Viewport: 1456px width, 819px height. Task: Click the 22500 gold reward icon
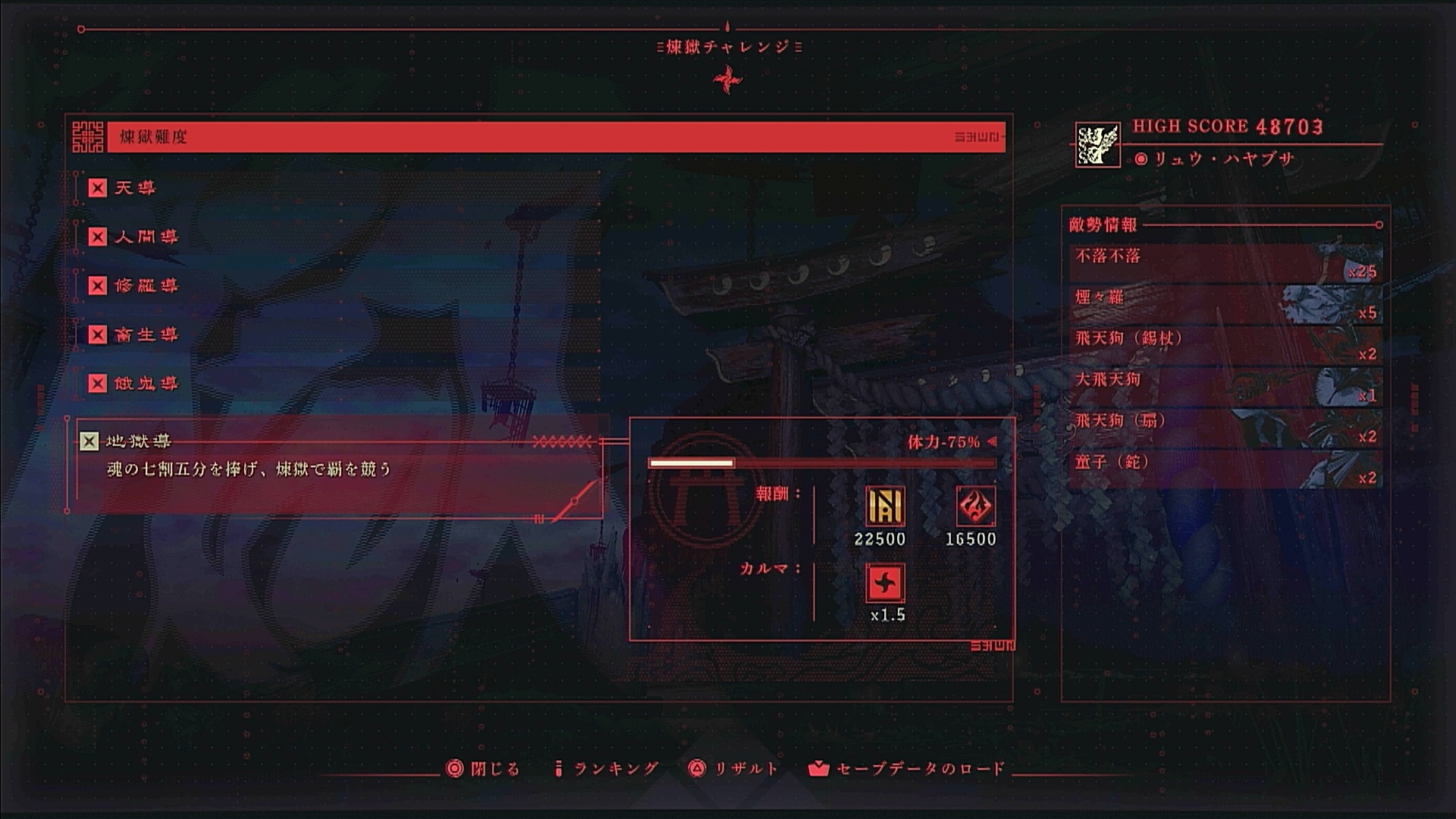[885, 506]
